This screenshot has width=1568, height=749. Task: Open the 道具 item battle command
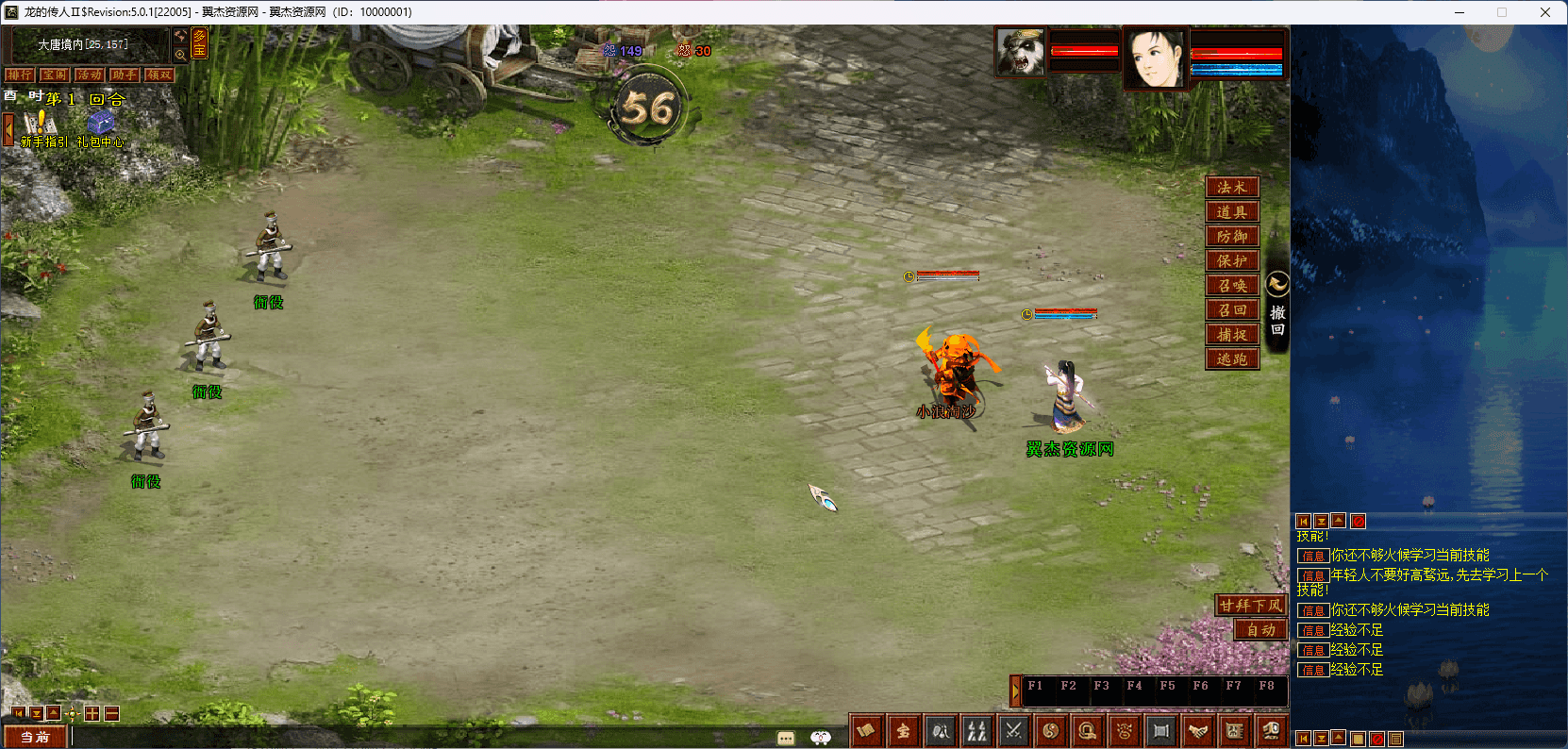coord(1232,212)
